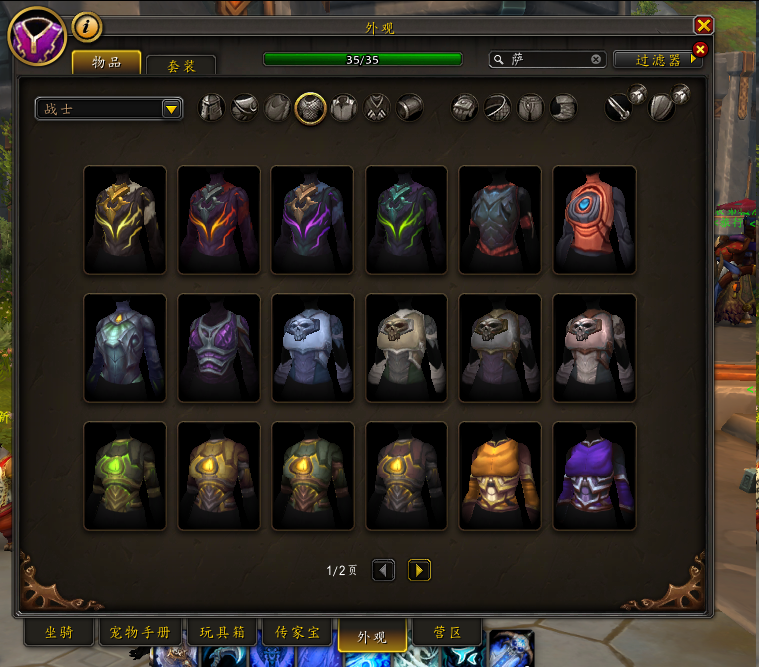Pick the purple and silver shirt appearance
Image resolution: width=759 pixels, height=667 pixels.
(594, 475)
